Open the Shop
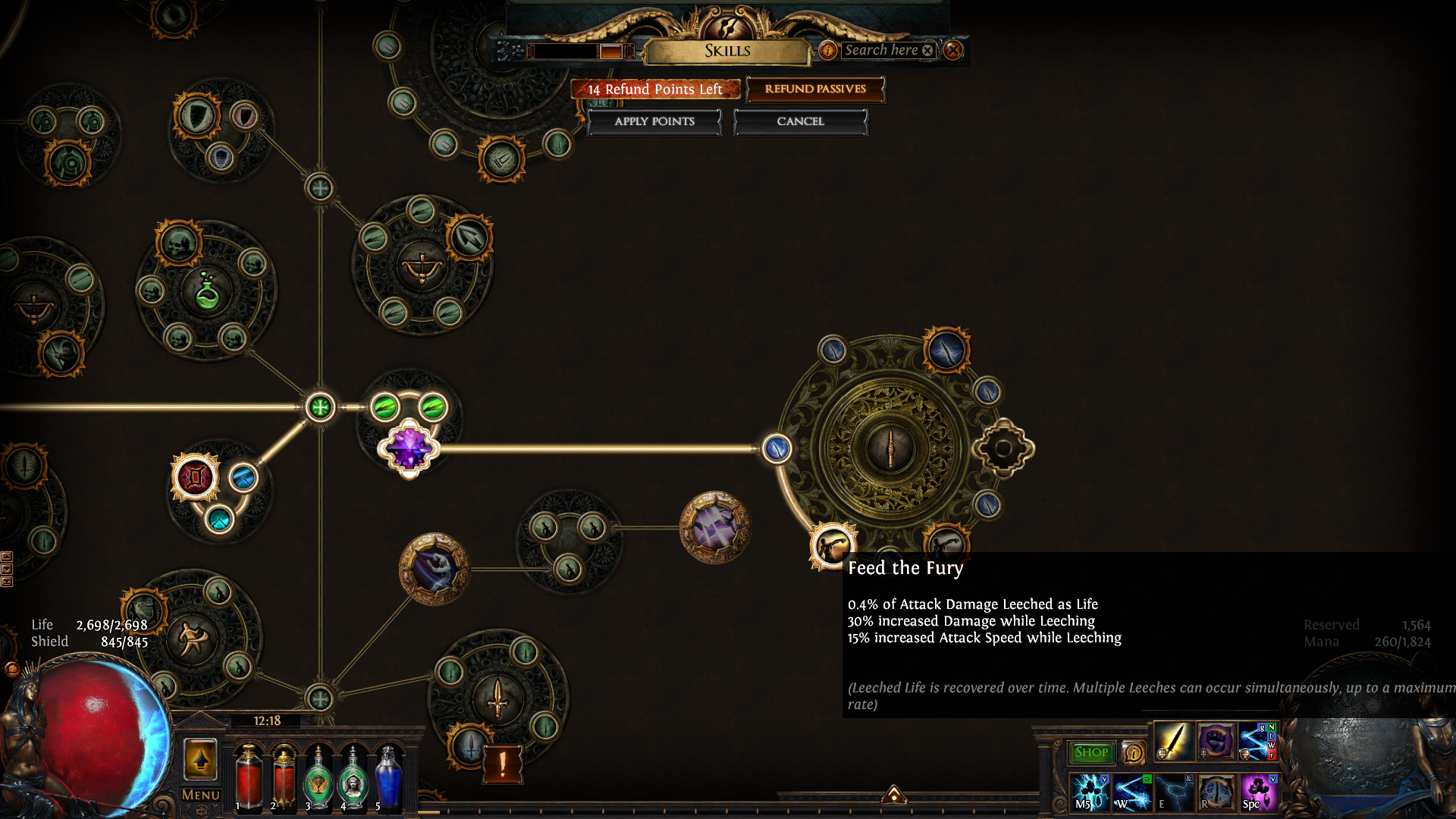1456x819 pixels. pos(1090,752)
